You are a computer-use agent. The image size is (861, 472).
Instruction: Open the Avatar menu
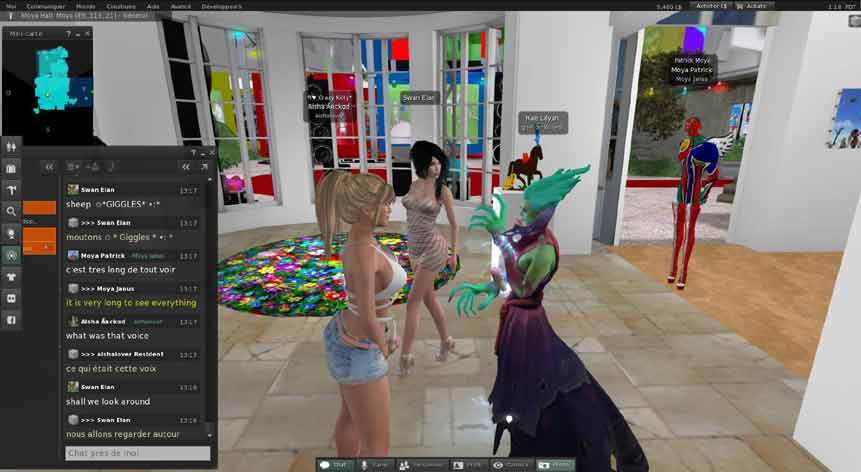pyautogui.click(x=180, y=5)
